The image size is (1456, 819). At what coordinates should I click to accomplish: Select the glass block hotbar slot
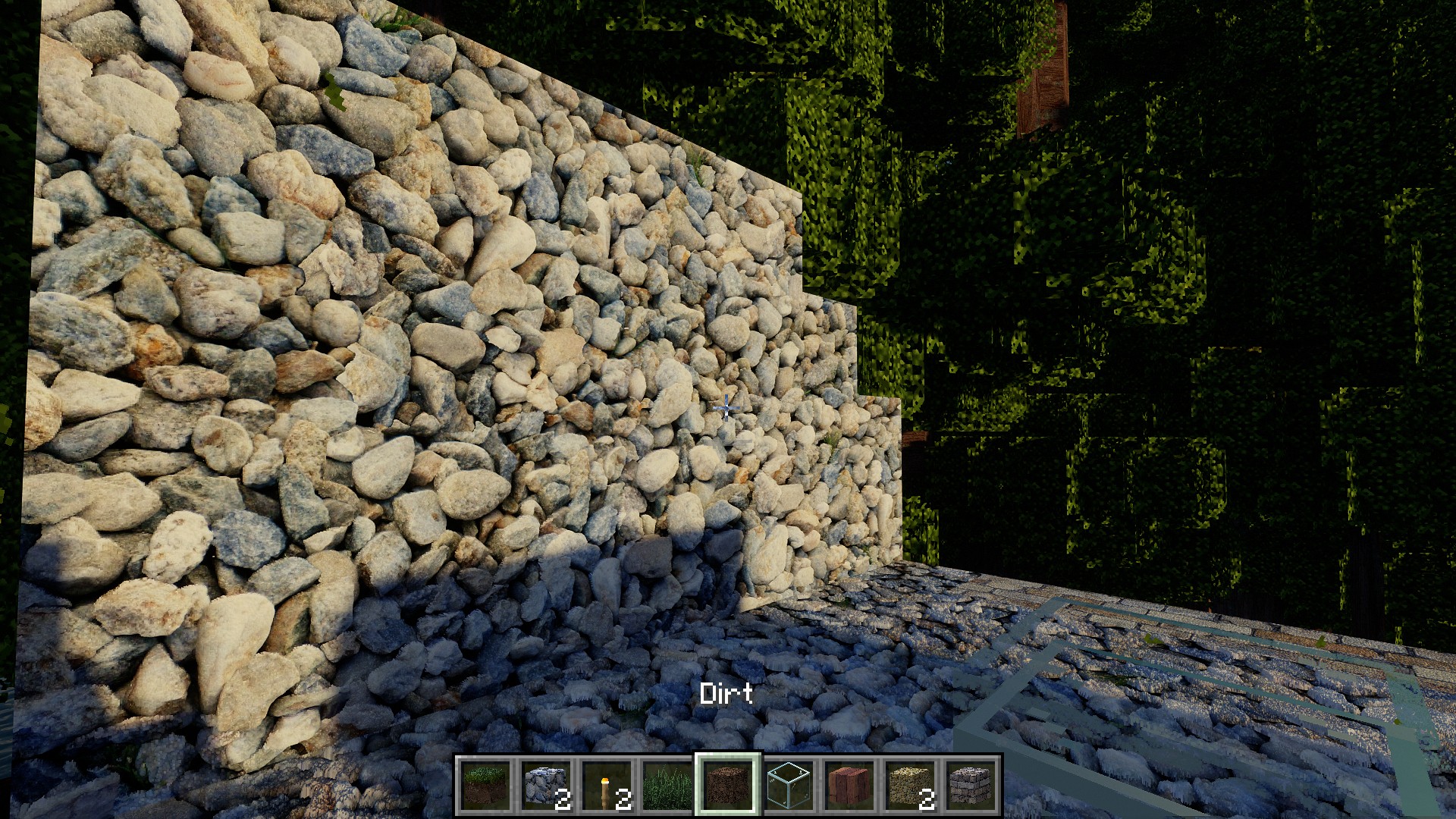(x=789, y=785)
